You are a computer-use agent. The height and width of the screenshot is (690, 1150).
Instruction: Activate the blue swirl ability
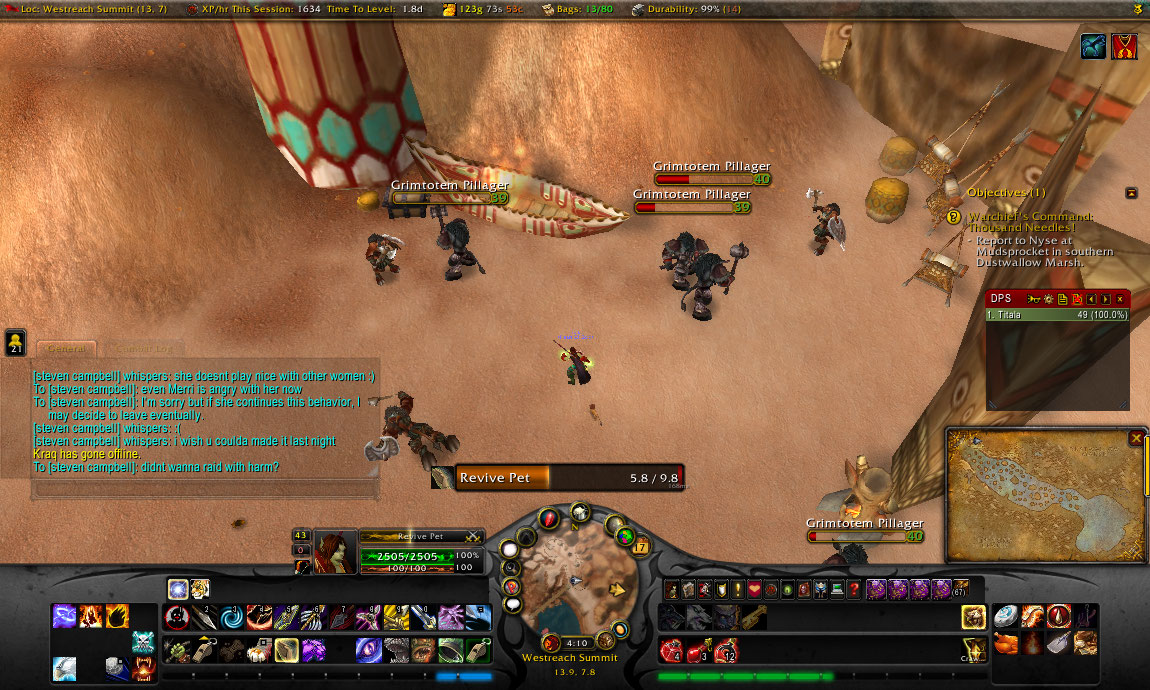coord(231,617)
